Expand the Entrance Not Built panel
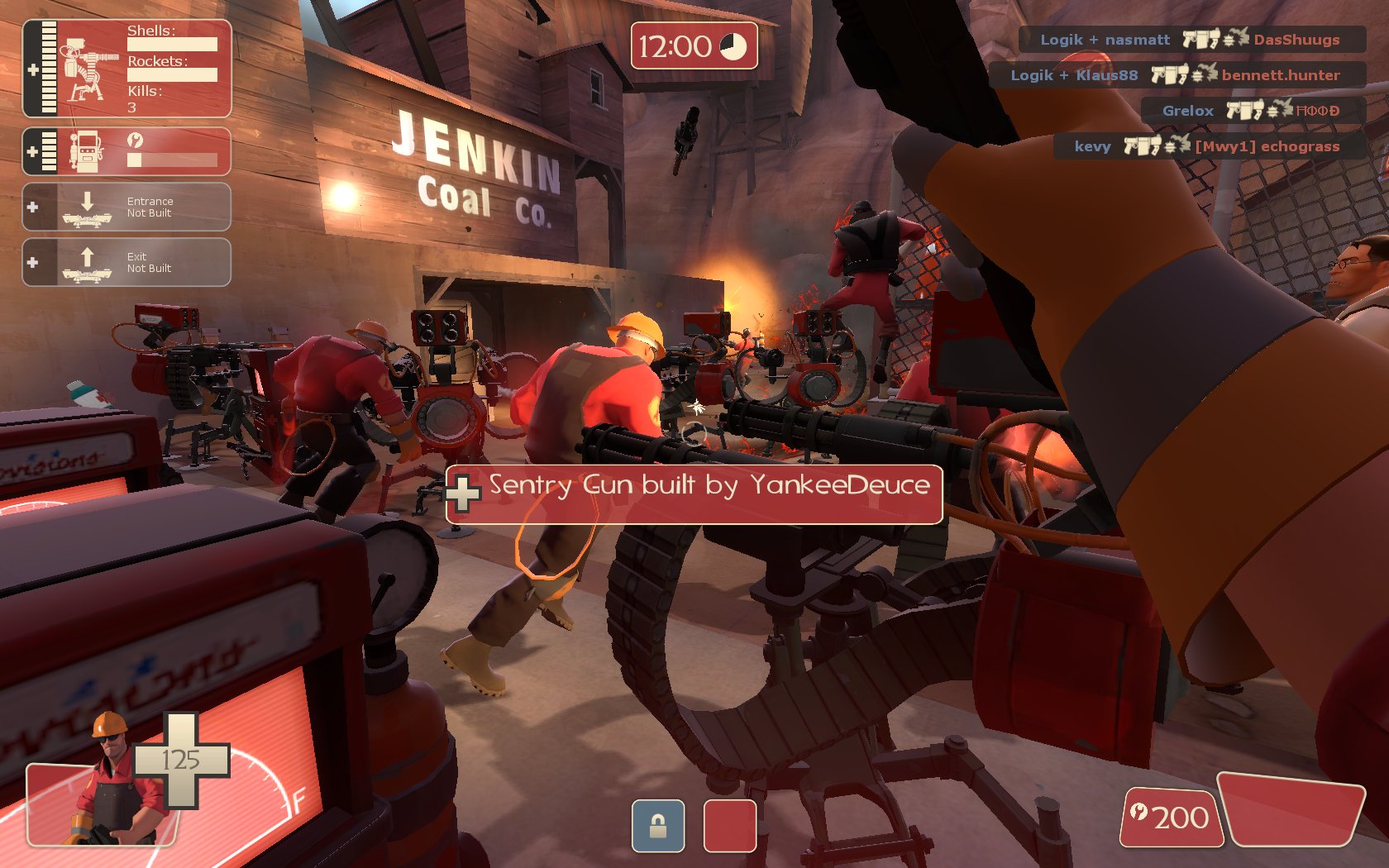Viewport: 1389px width, 868px height. pos(126,207)
